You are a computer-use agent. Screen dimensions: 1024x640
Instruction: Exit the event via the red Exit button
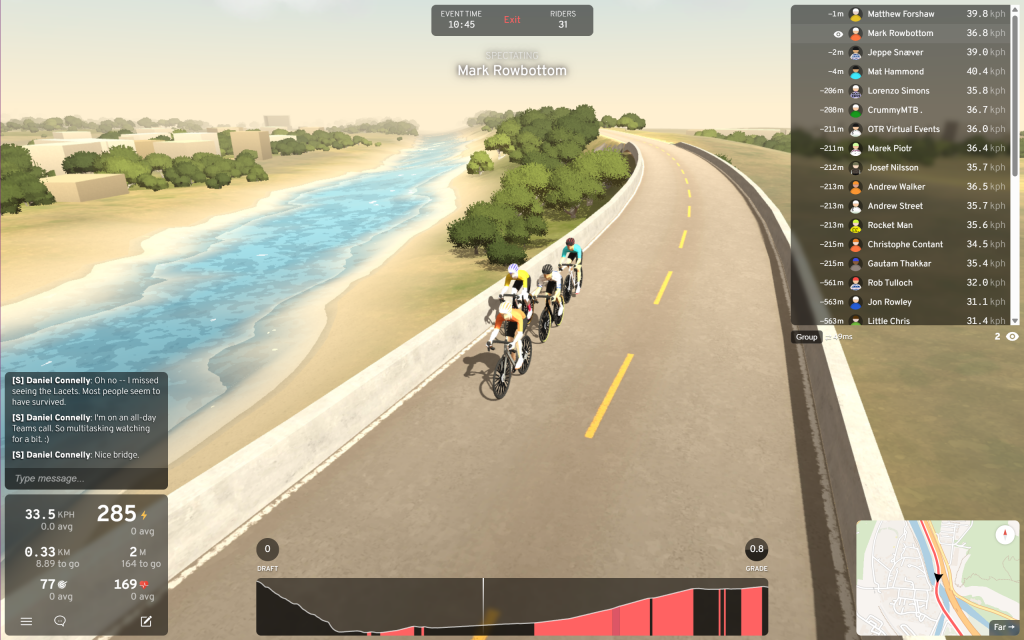pyautogui.click(x=512, y=20)
